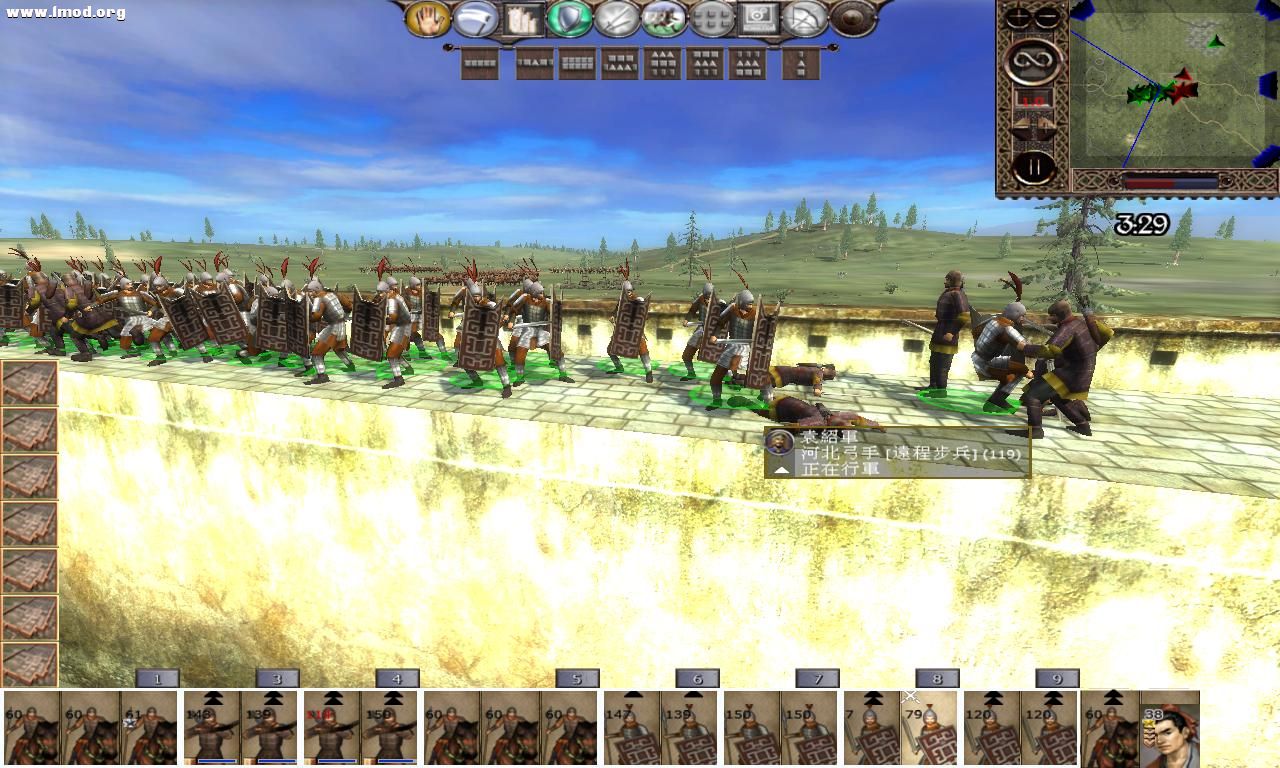
Task: Click the infinity speed icon beside minimap
Action: [1034, 60]
